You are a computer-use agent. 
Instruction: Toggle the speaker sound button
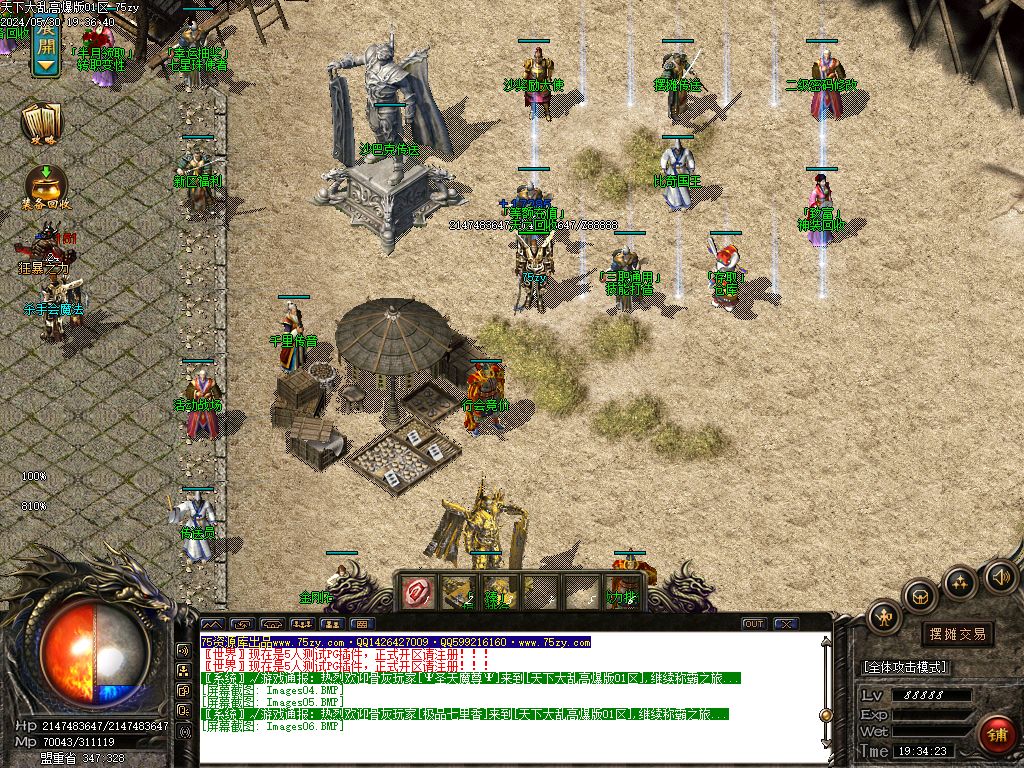(x=1000, y=576)
